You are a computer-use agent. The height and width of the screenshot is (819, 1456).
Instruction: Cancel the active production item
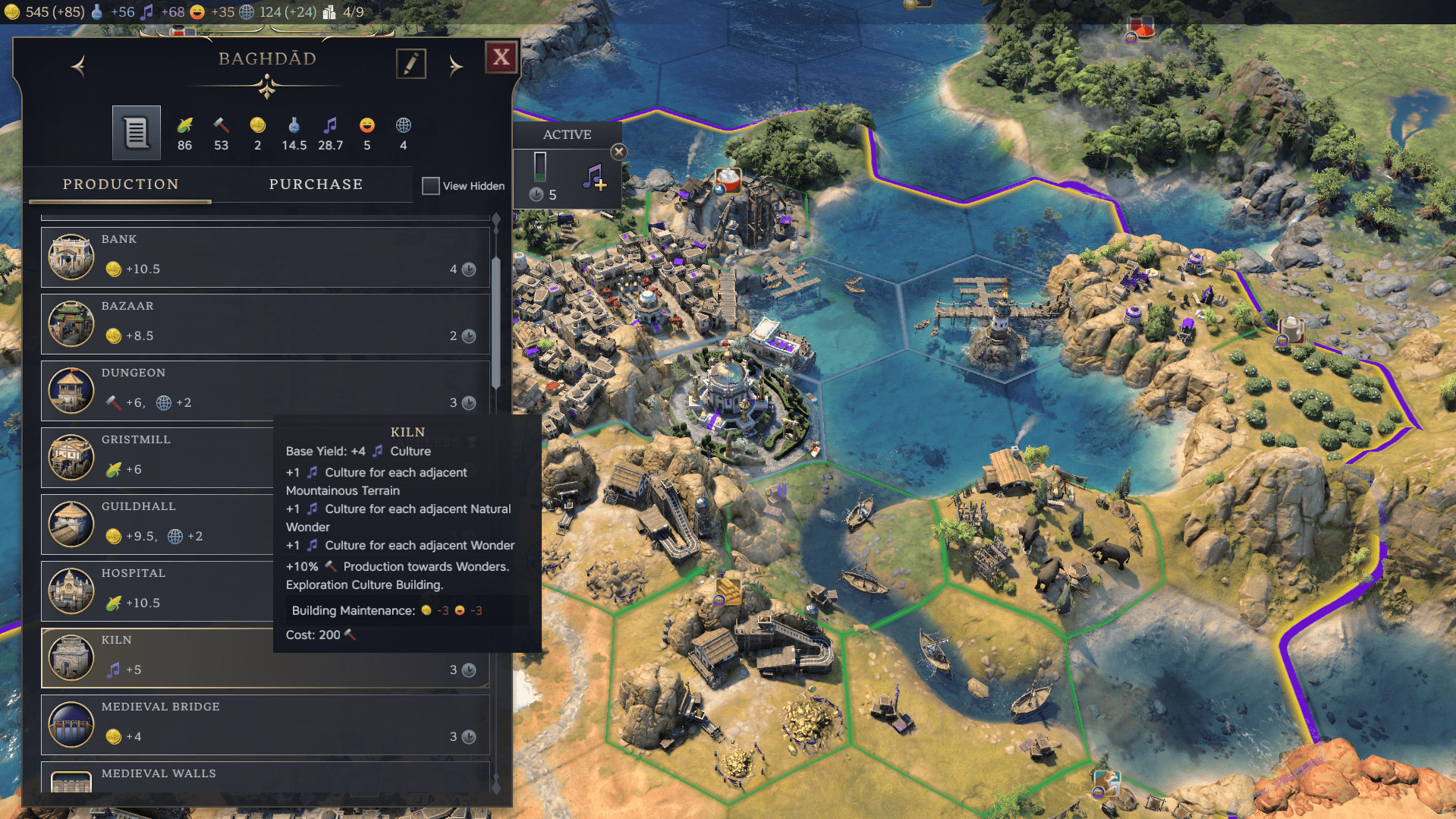point(619,152)
